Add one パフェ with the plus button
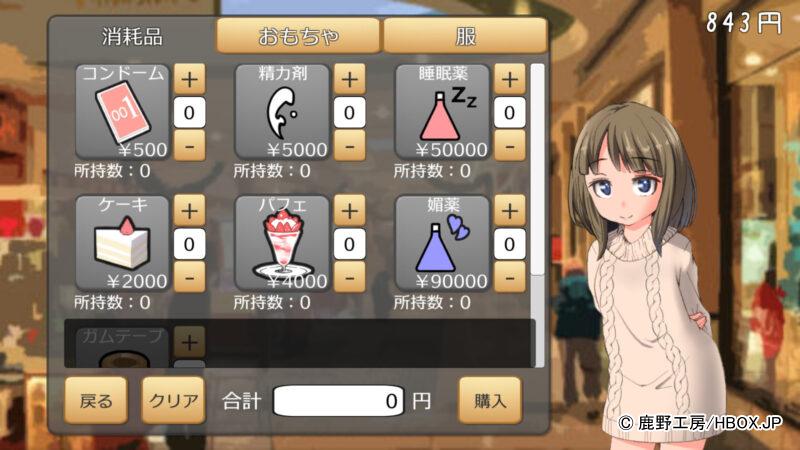800x450 pixels. point(349,210)
